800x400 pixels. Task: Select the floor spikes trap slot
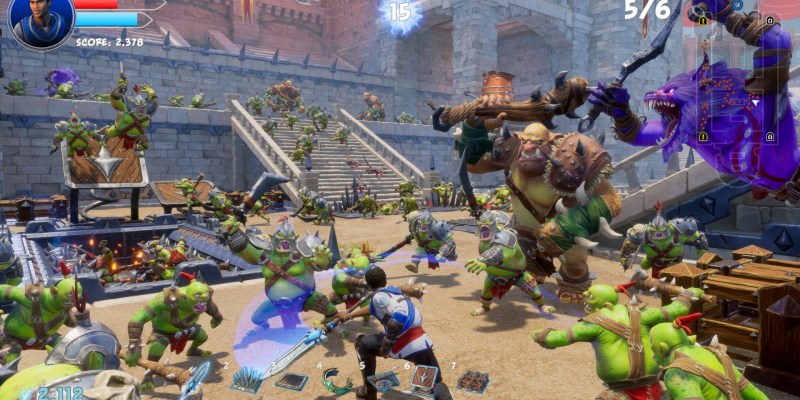245,381
